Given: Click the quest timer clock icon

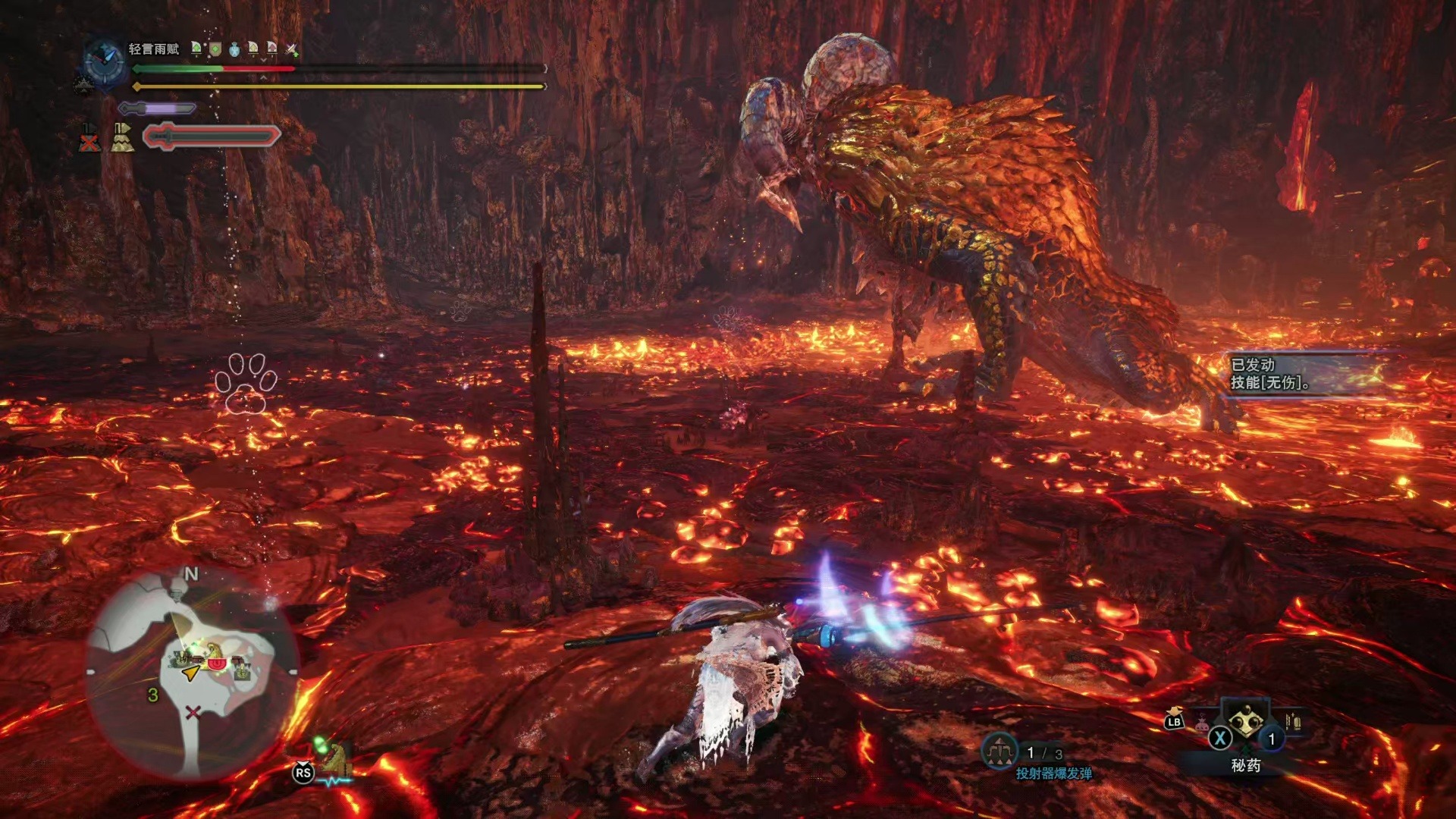Looking at the screenshot, I should pyautogui.click(x=104, y=61).
